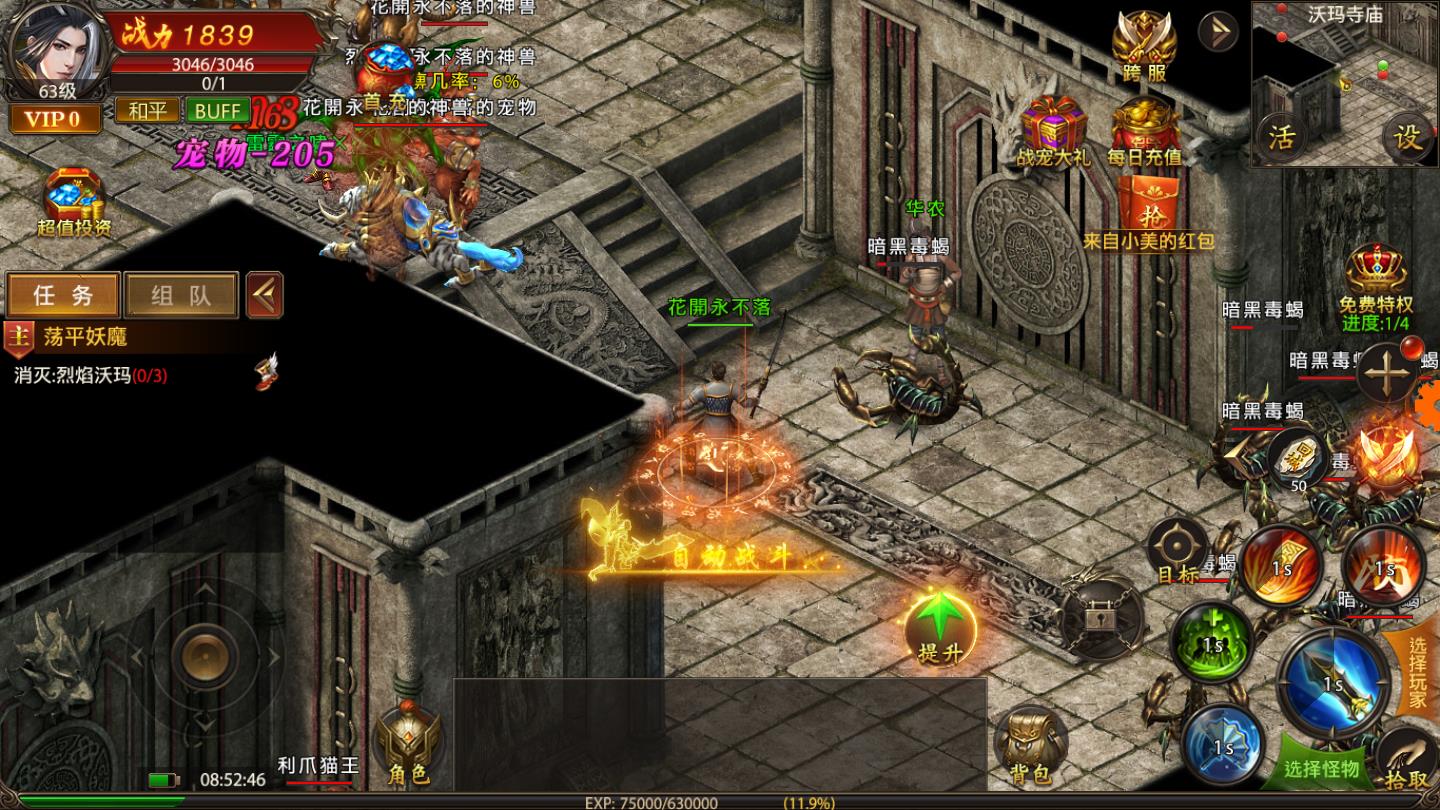
Task: Collapse the quest panel with the arrow
Action: point(264,295)
